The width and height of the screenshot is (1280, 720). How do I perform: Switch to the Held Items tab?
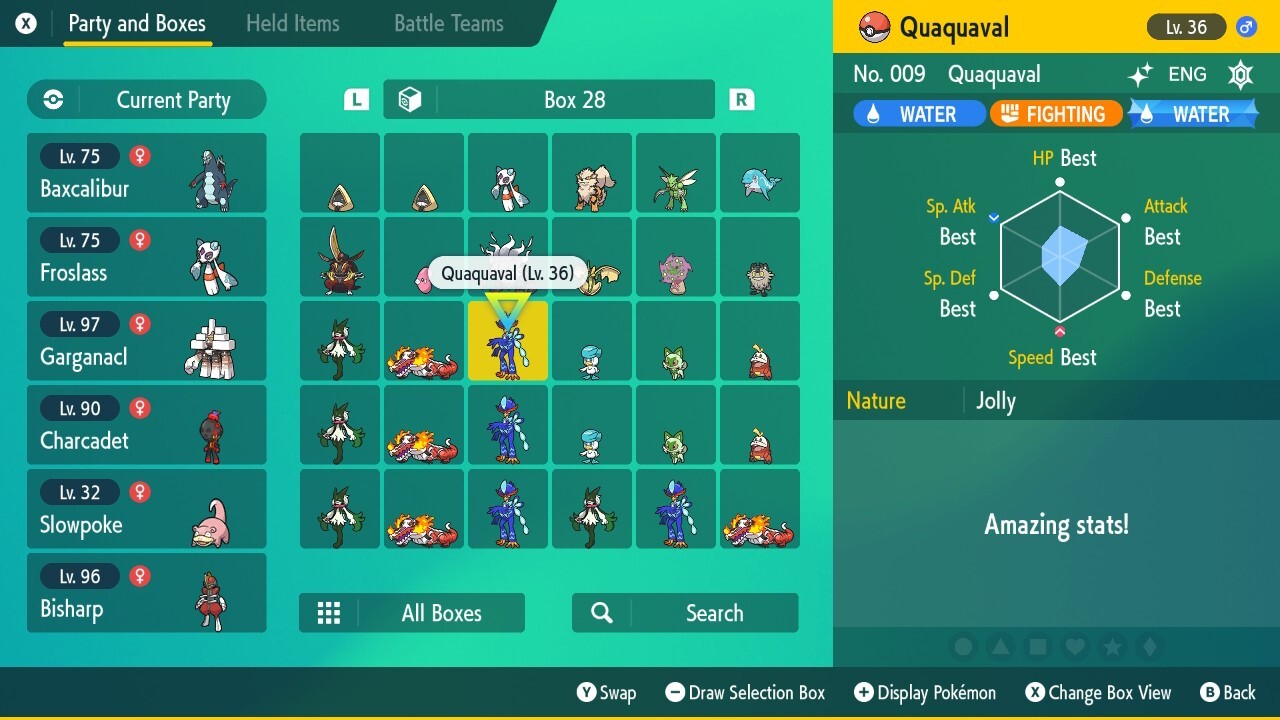click(293, 23)
